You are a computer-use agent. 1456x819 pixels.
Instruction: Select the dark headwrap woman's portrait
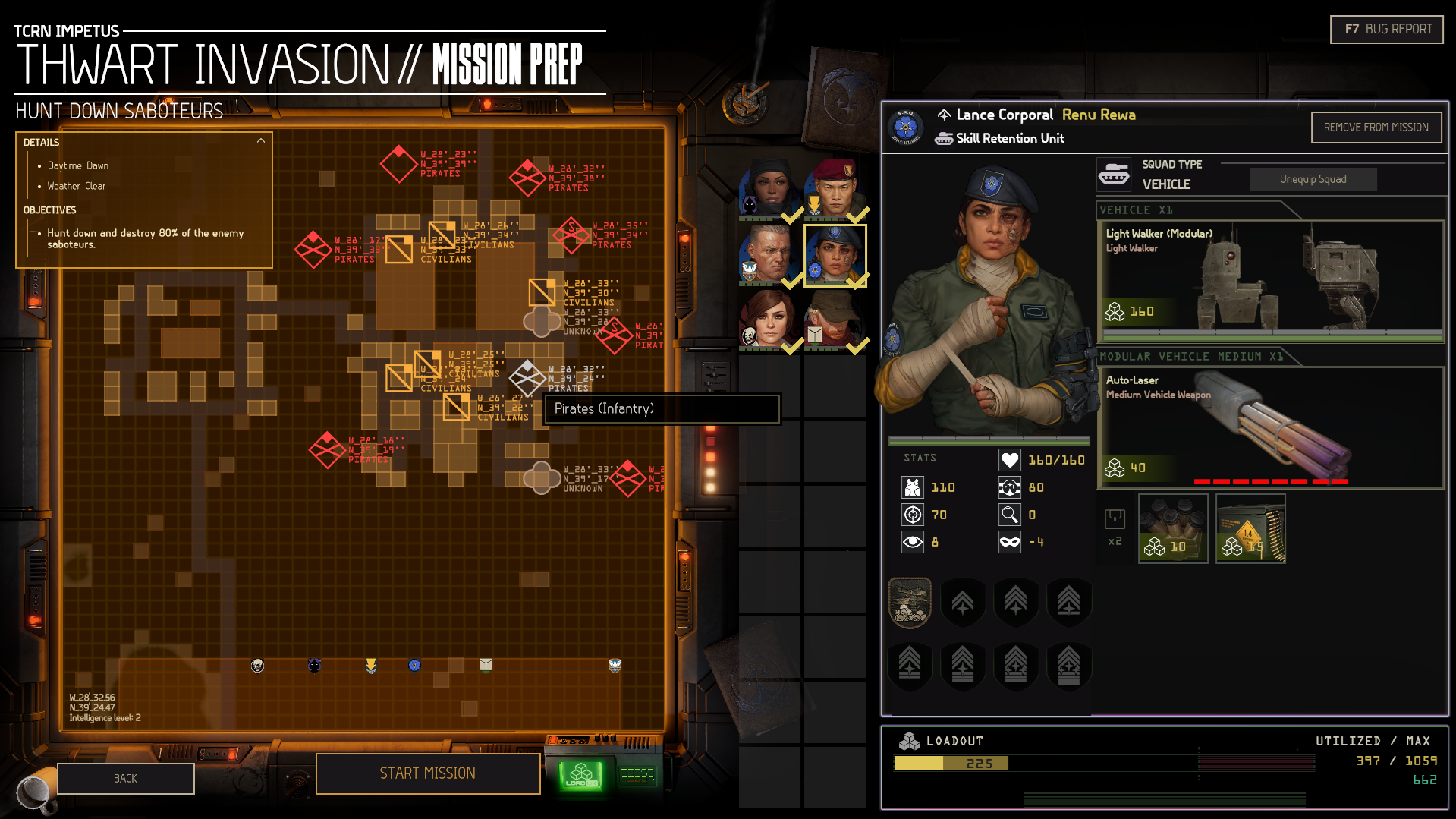pyautogui.click(x=769, y=190)
